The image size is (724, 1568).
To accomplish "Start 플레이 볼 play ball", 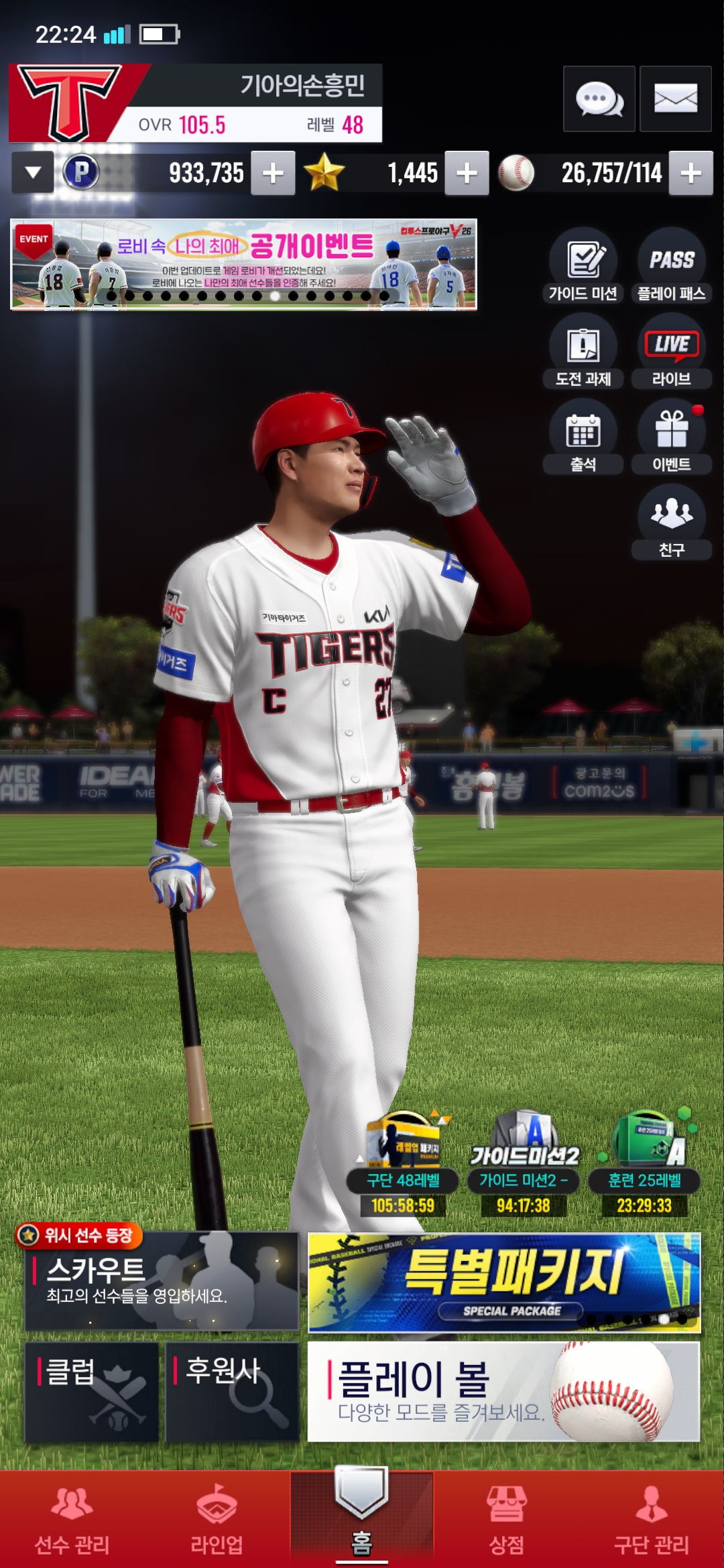I will pyautogui.click(x=503, y=1391).
